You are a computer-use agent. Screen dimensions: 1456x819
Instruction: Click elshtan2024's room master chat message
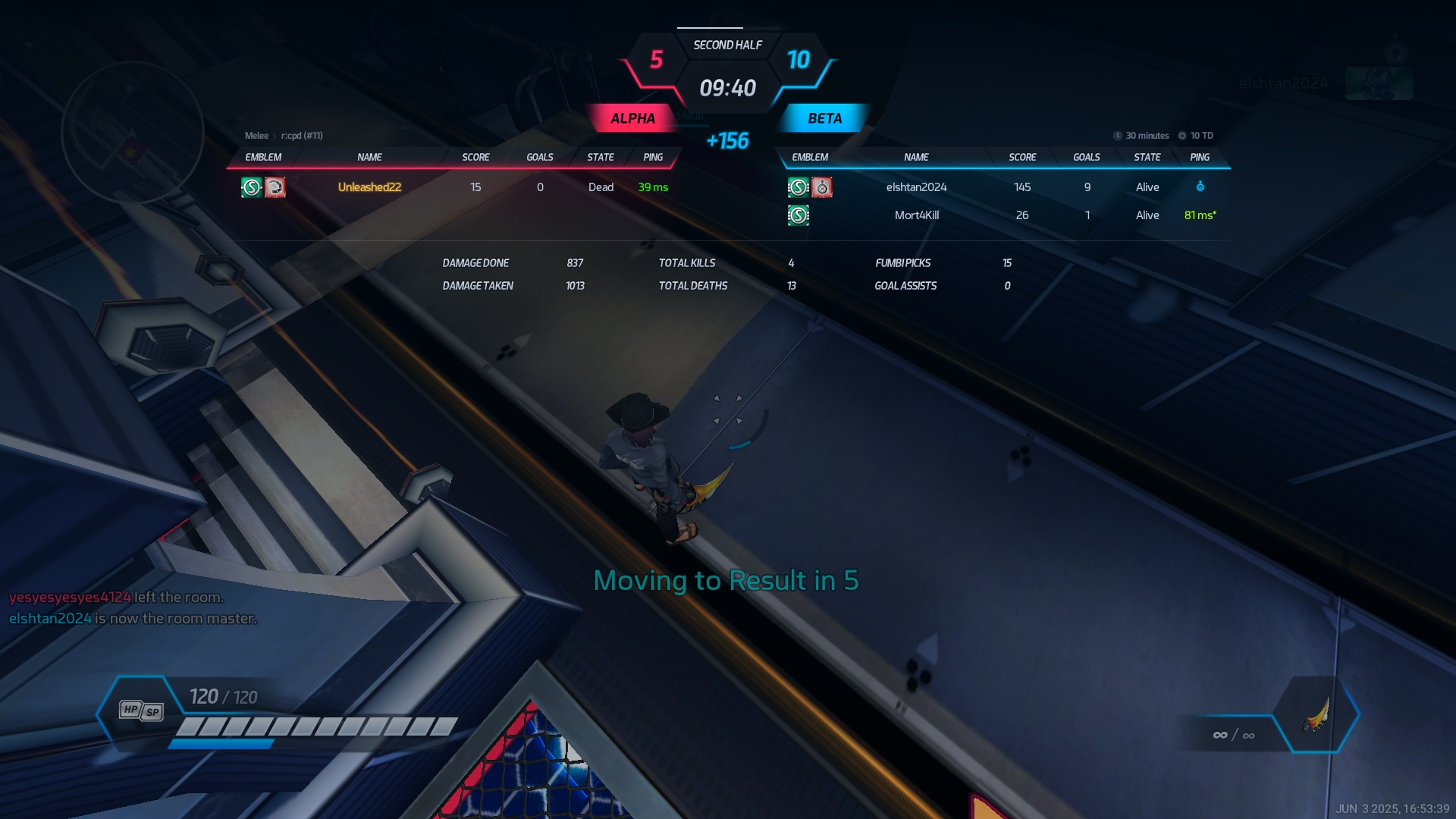click(133, 619)
